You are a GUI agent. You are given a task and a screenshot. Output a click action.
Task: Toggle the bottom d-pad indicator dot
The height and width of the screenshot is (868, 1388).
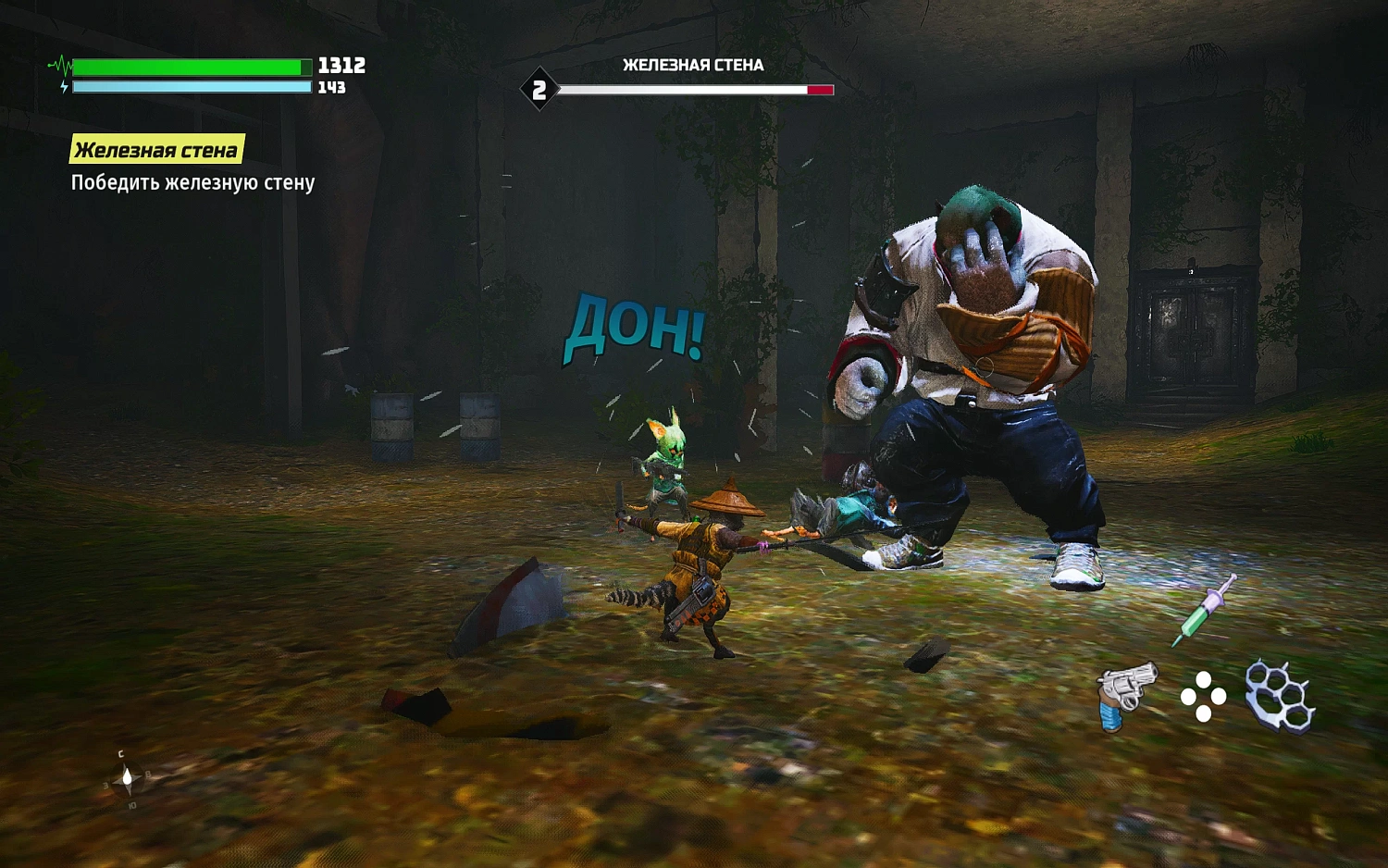1202,714
